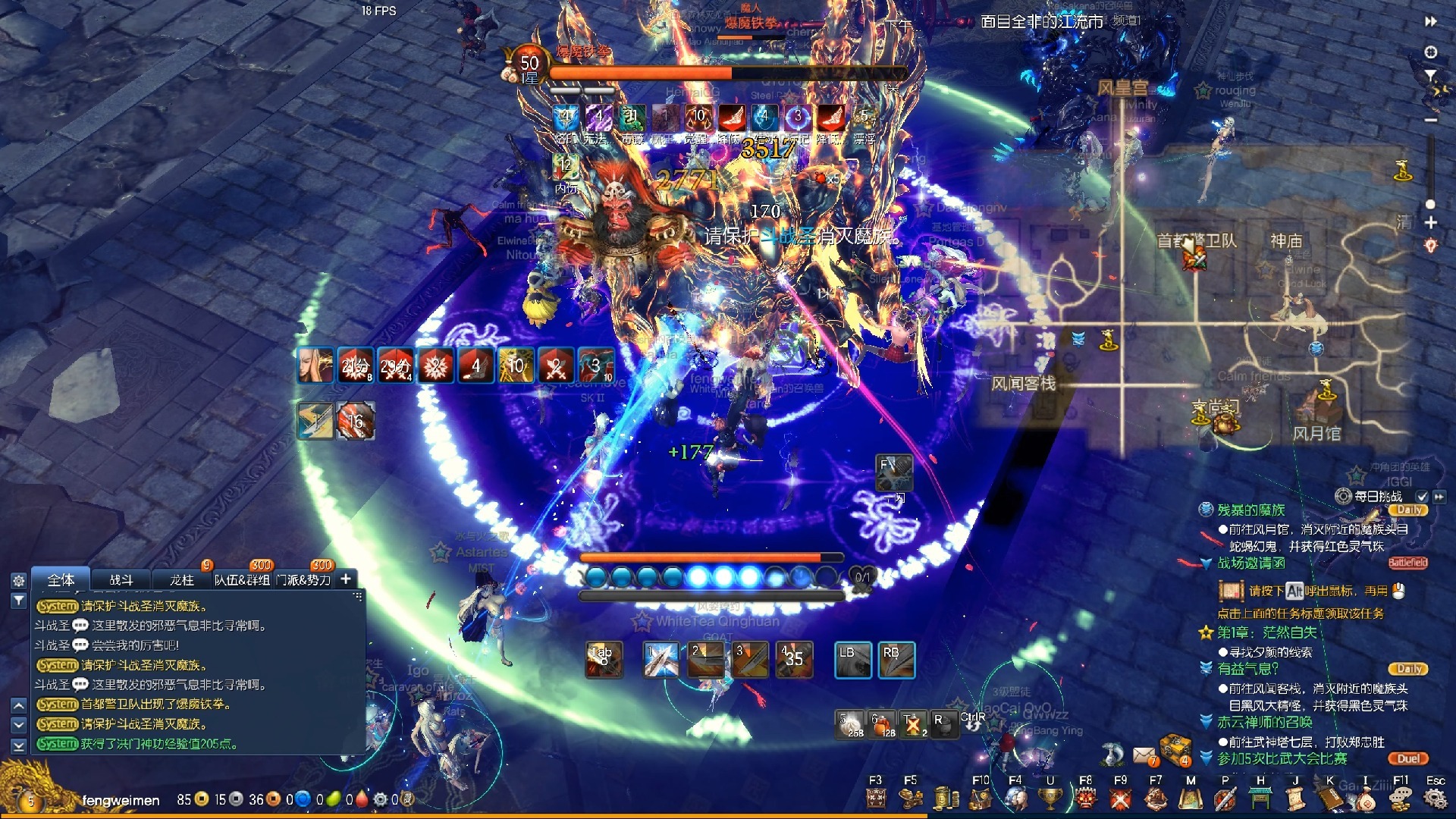Open the game settings gear in the bottom bar

point(1435,799)
